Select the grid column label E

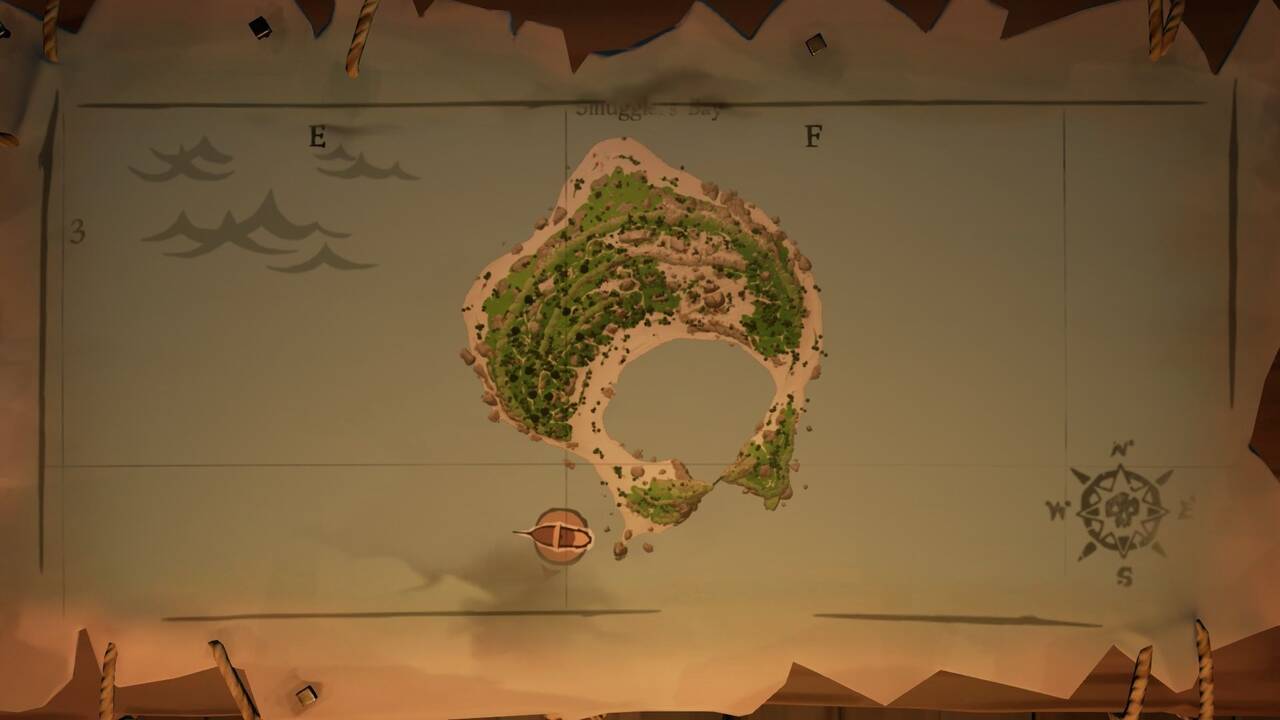click(x=318, y=136)
